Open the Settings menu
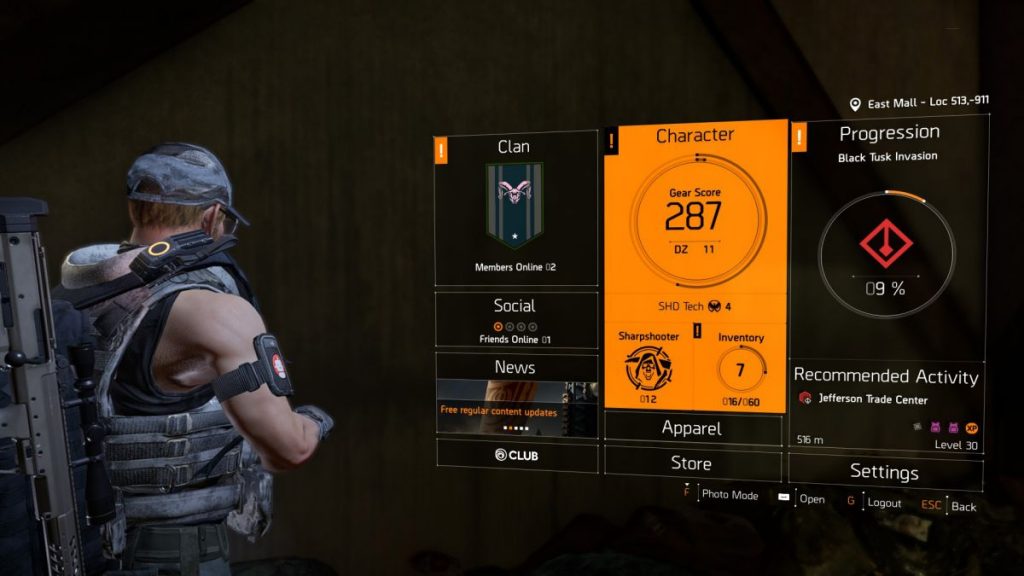Viewport: 1024px width, 576px height. [x=884, y=471]
